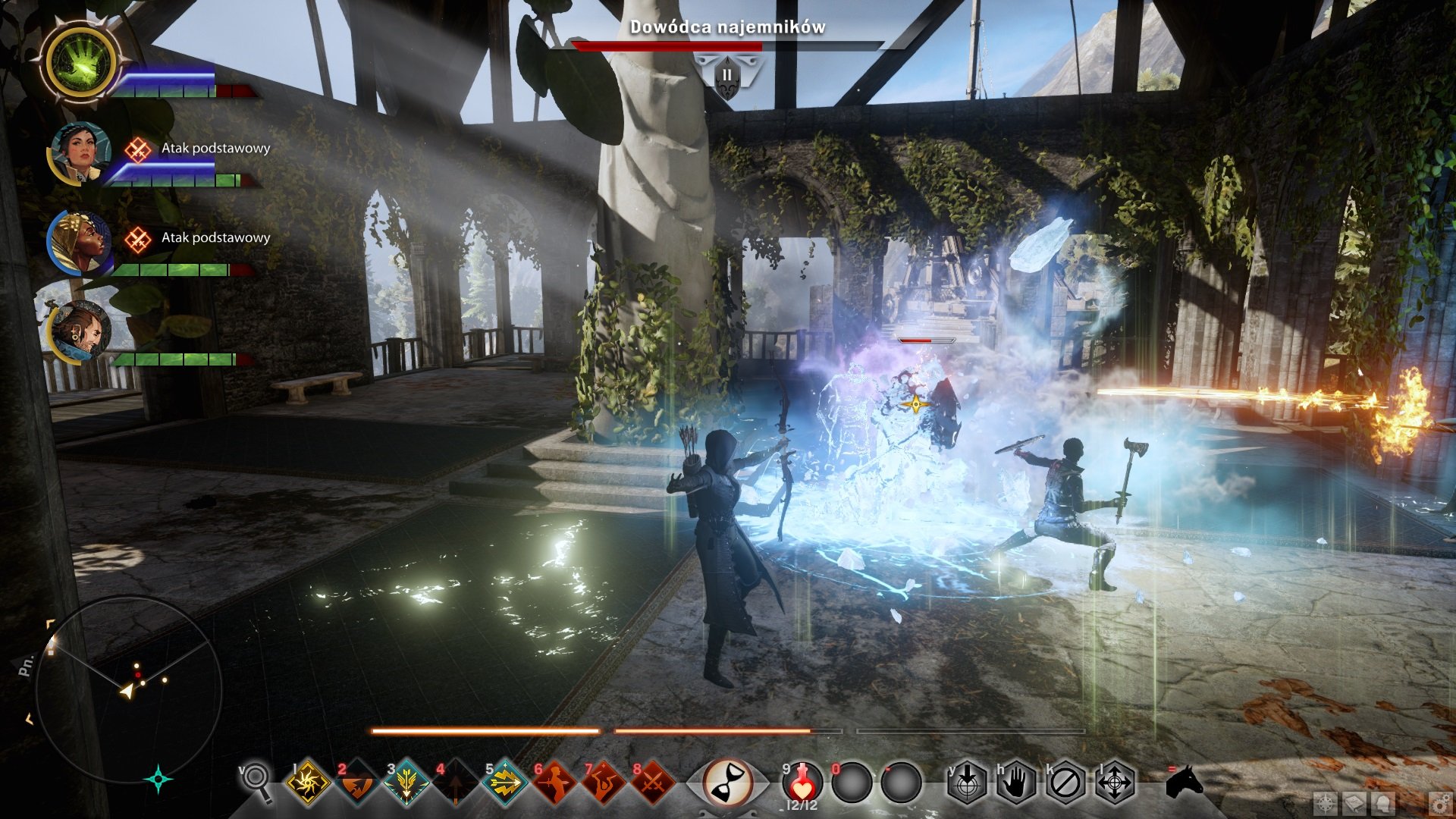The height and width of the screenshot is (819, 1456).
Task: Order the party to hold position
Action: point(1016,783)
